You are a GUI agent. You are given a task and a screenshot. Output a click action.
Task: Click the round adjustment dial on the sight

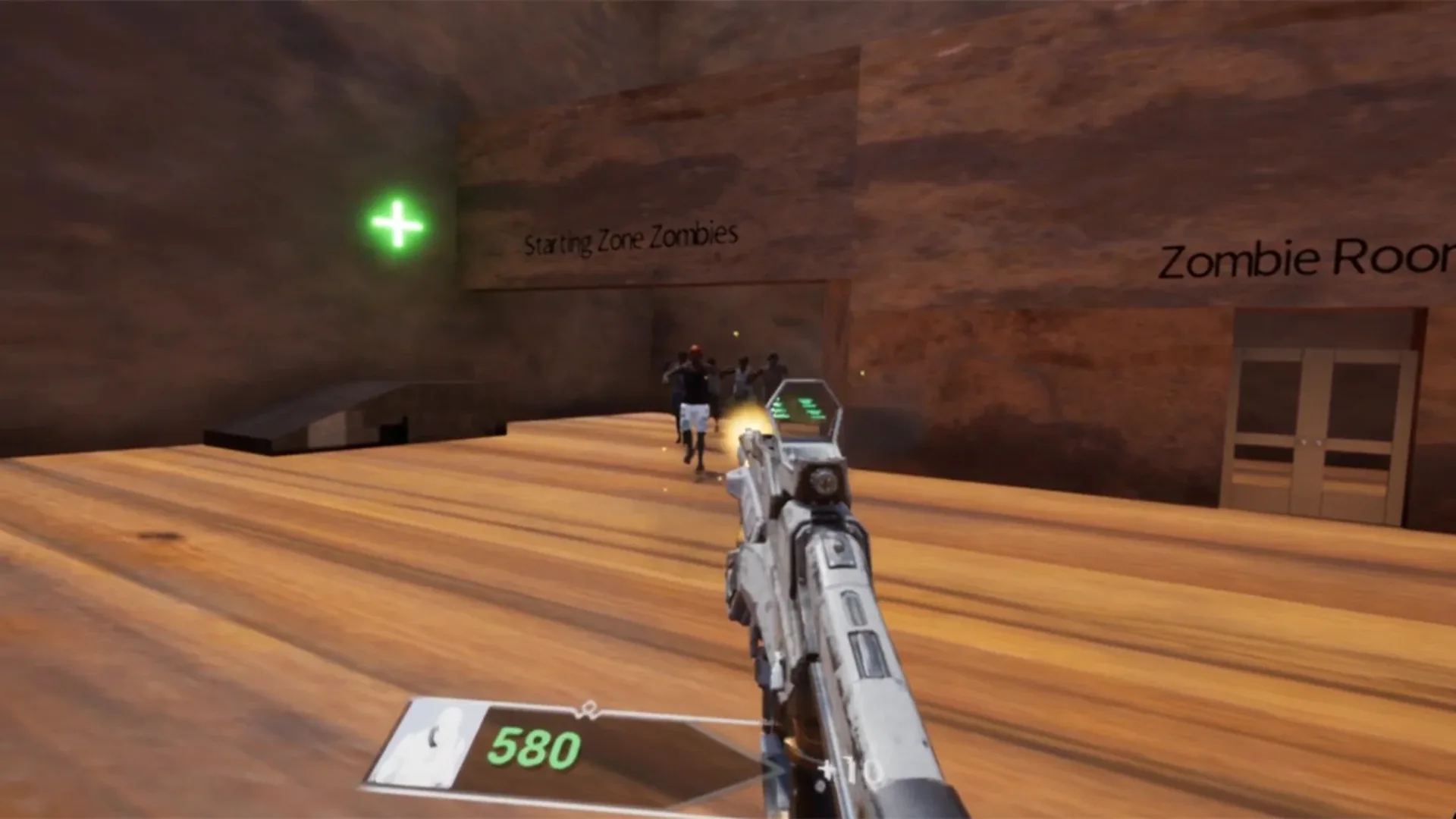(825, 480)
